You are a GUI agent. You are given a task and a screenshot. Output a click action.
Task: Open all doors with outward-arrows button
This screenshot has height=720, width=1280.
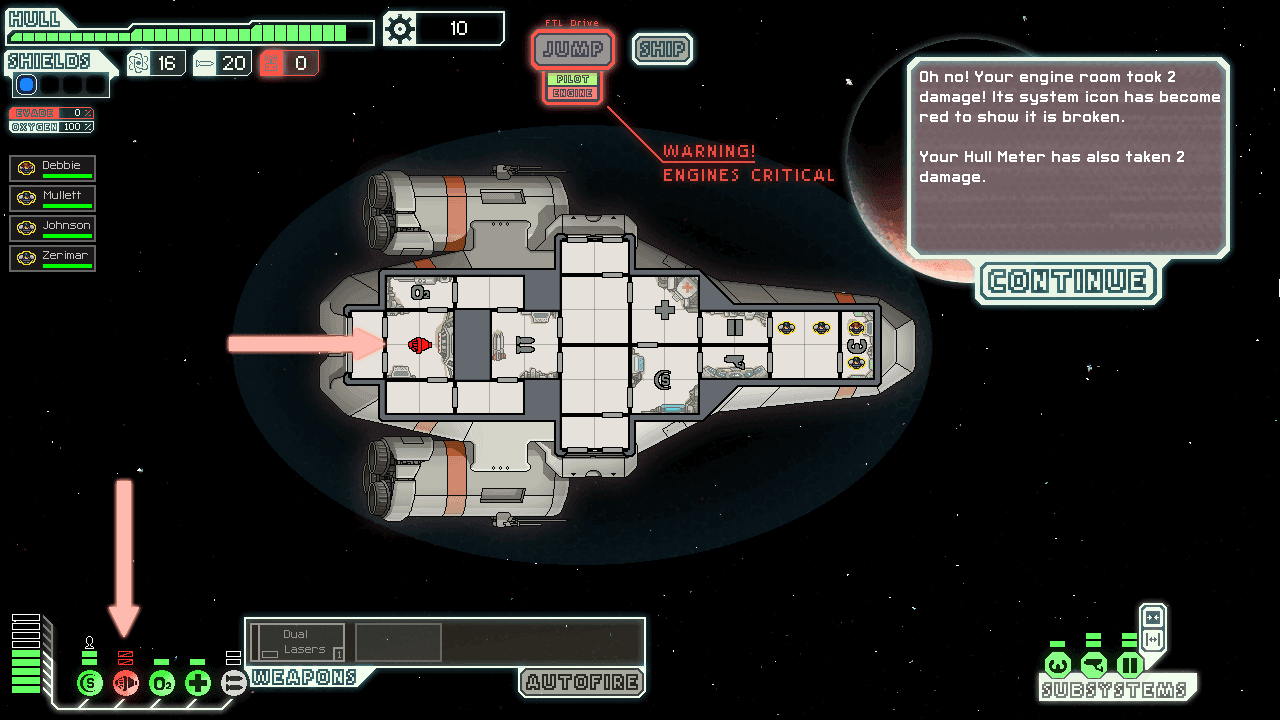pos(1153,640)
